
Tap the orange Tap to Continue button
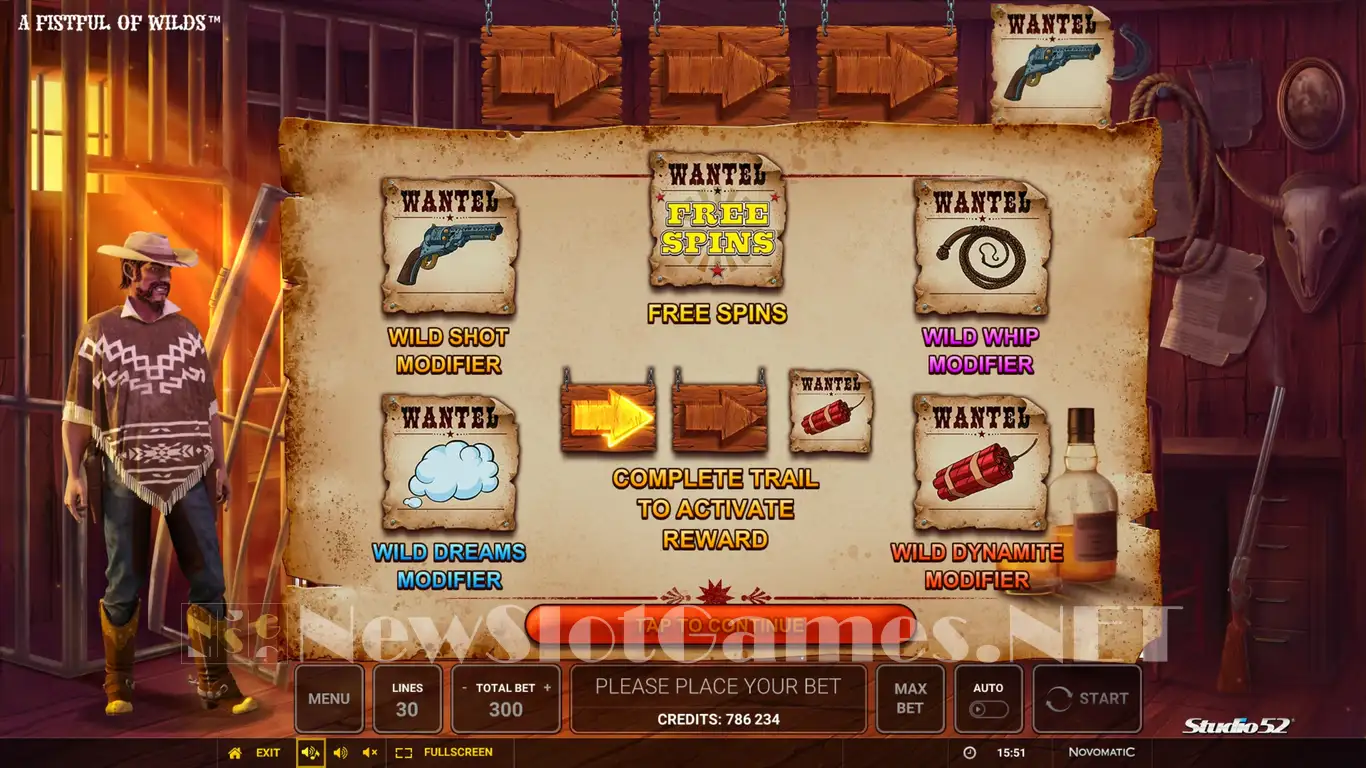720,625
